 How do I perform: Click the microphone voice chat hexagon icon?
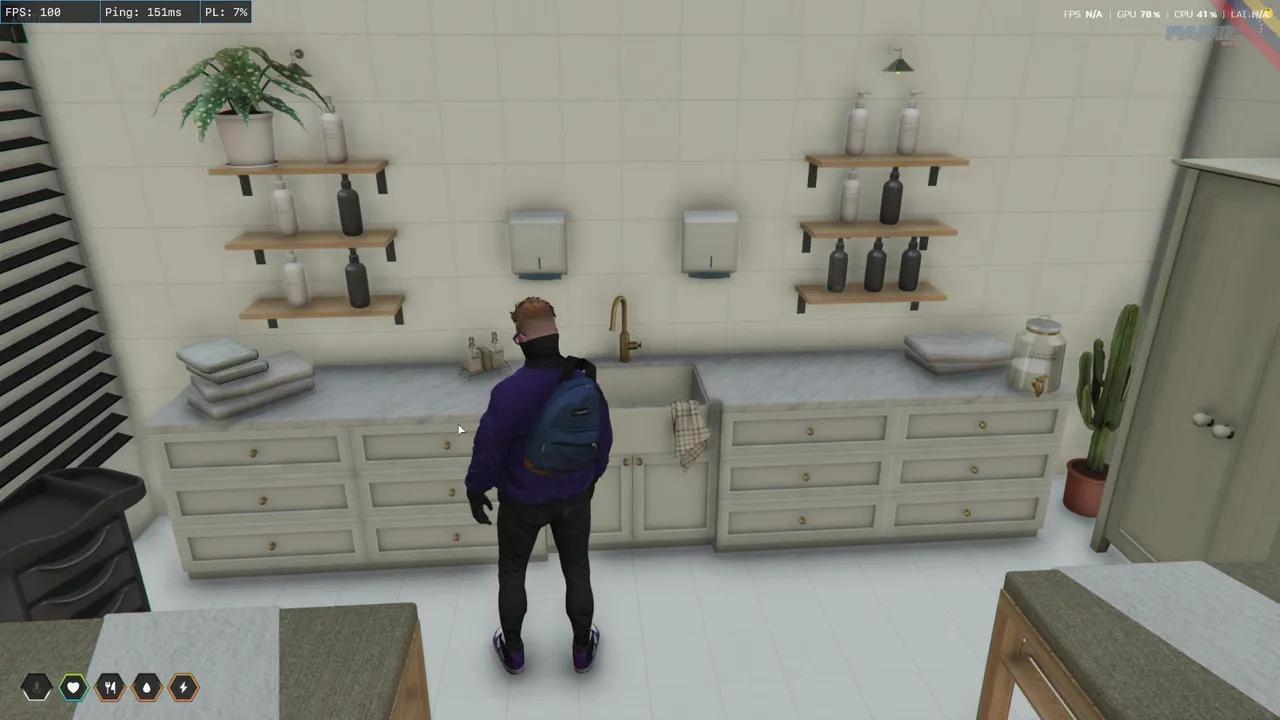tap(36, 686)
